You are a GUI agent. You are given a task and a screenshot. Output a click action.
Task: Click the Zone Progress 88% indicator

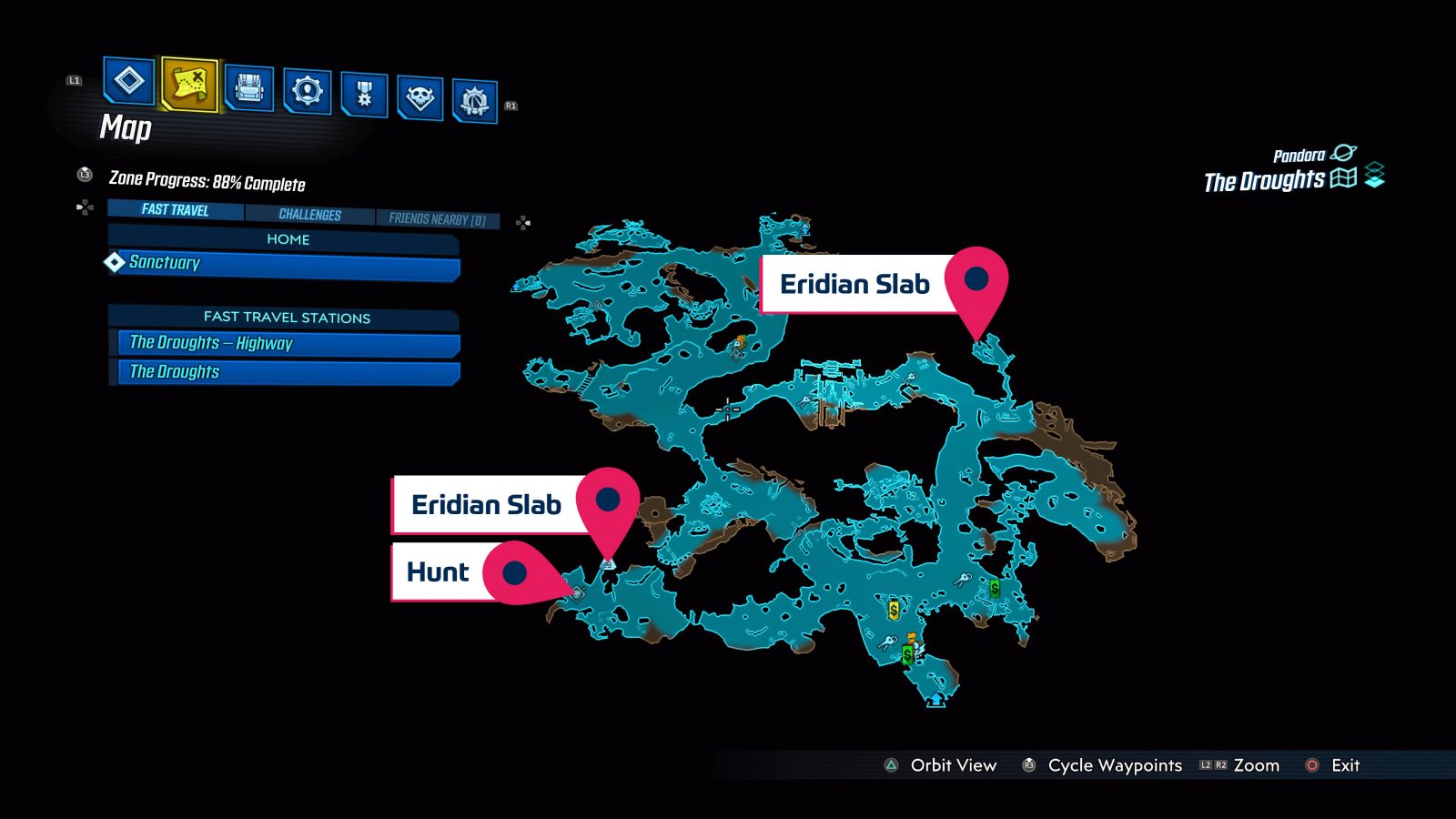[207, 183]
